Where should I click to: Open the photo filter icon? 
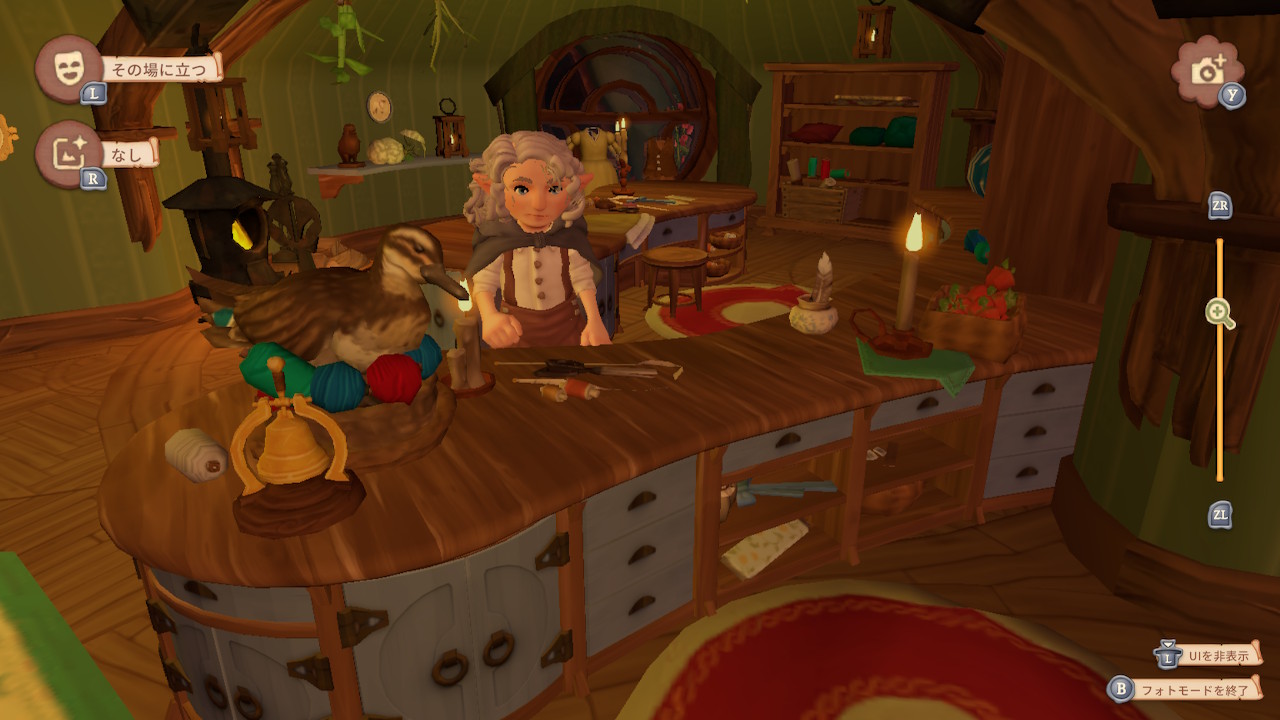pos(69,154)
